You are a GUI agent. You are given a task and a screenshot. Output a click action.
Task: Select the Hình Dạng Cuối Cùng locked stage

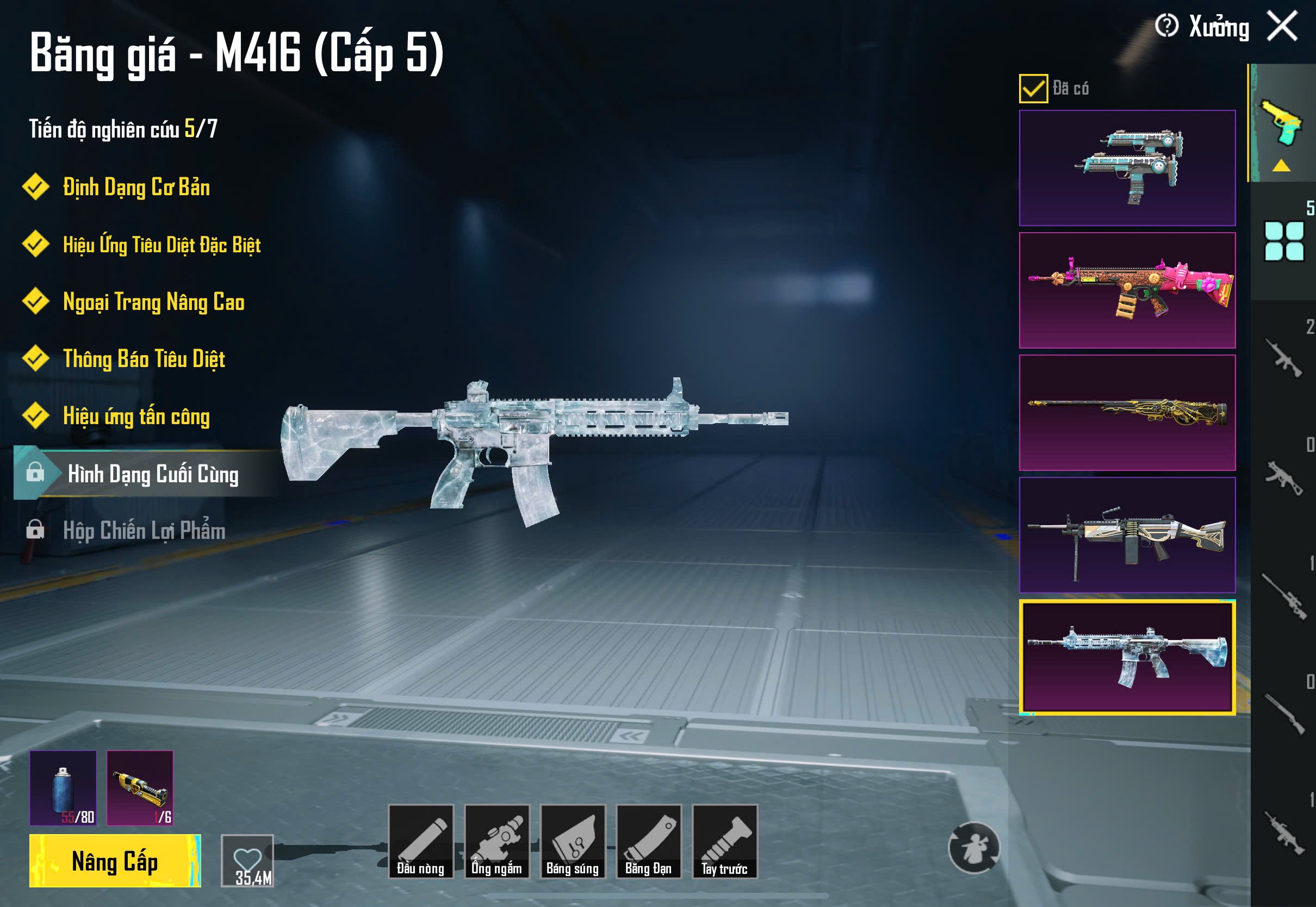152,474
